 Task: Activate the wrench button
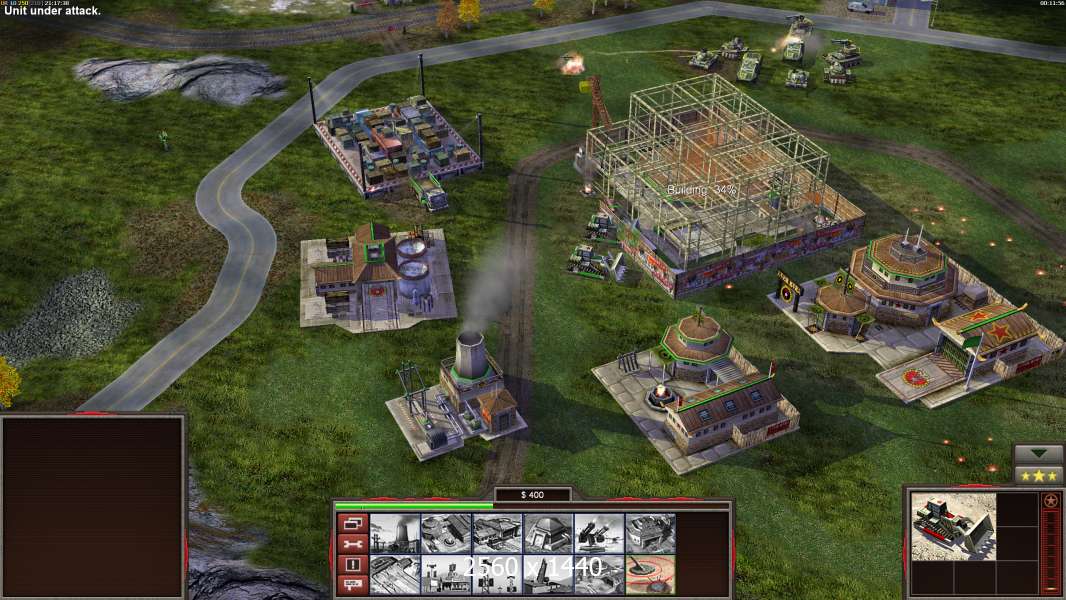(351, 544)
